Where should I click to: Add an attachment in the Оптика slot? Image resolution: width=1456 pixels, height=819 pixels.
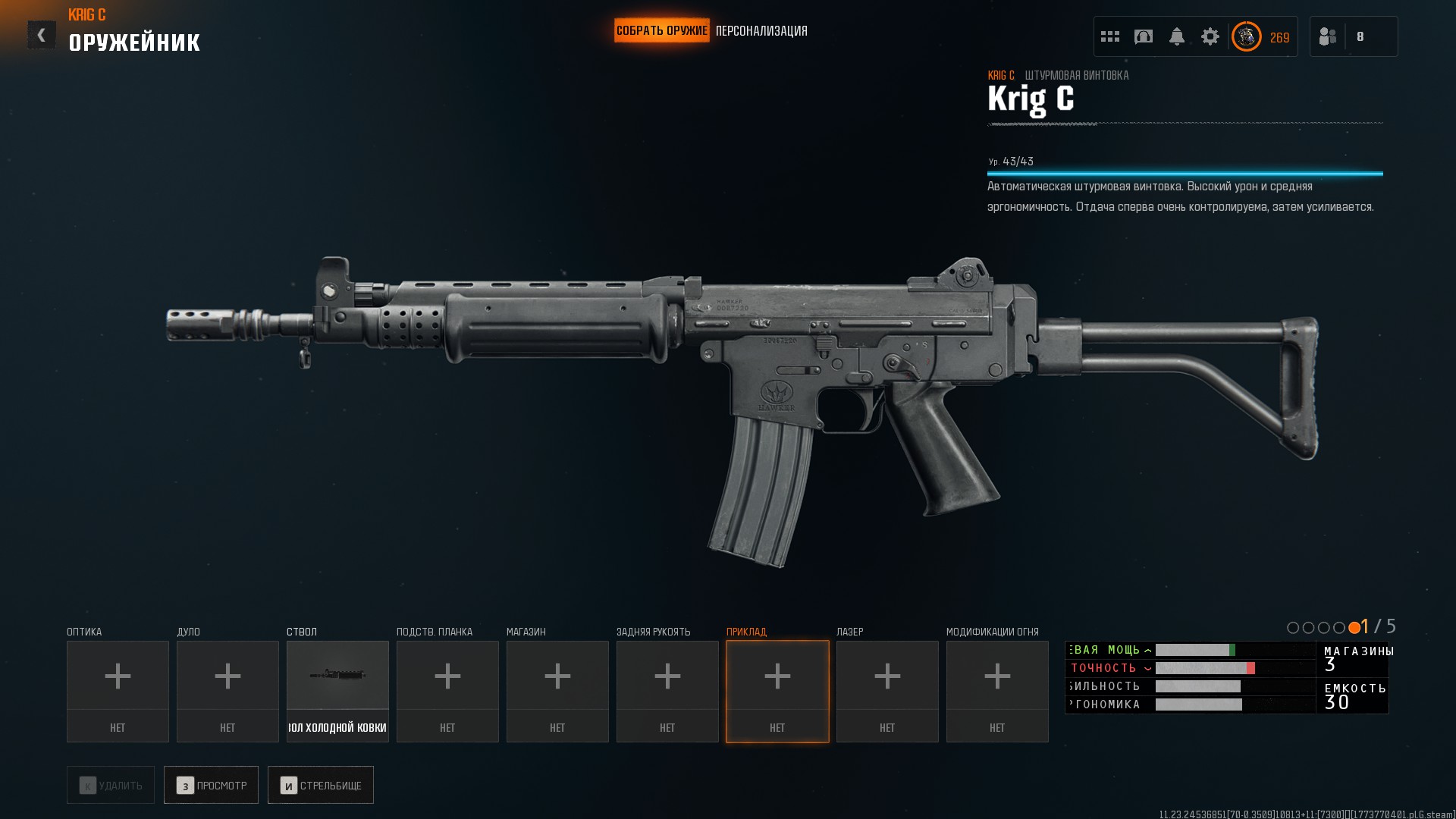(x=118, y=691)
